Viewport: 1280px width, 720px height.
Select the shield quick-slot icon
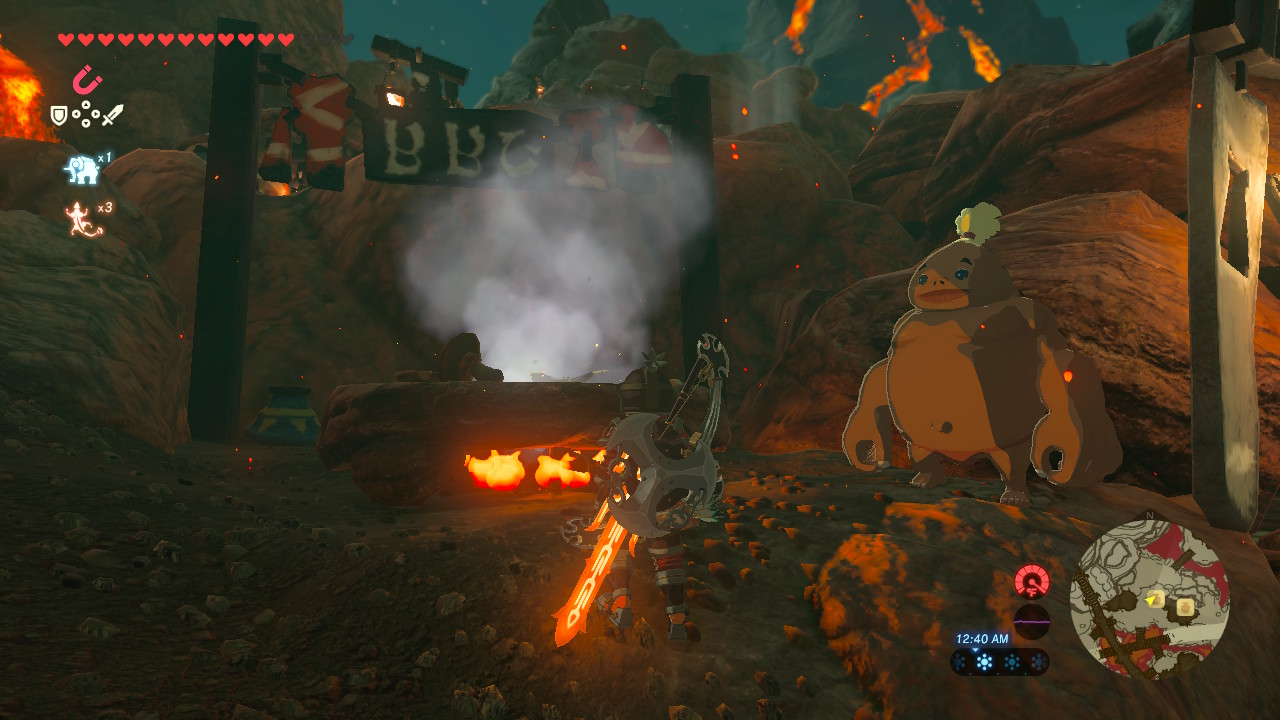coord(59,116)
